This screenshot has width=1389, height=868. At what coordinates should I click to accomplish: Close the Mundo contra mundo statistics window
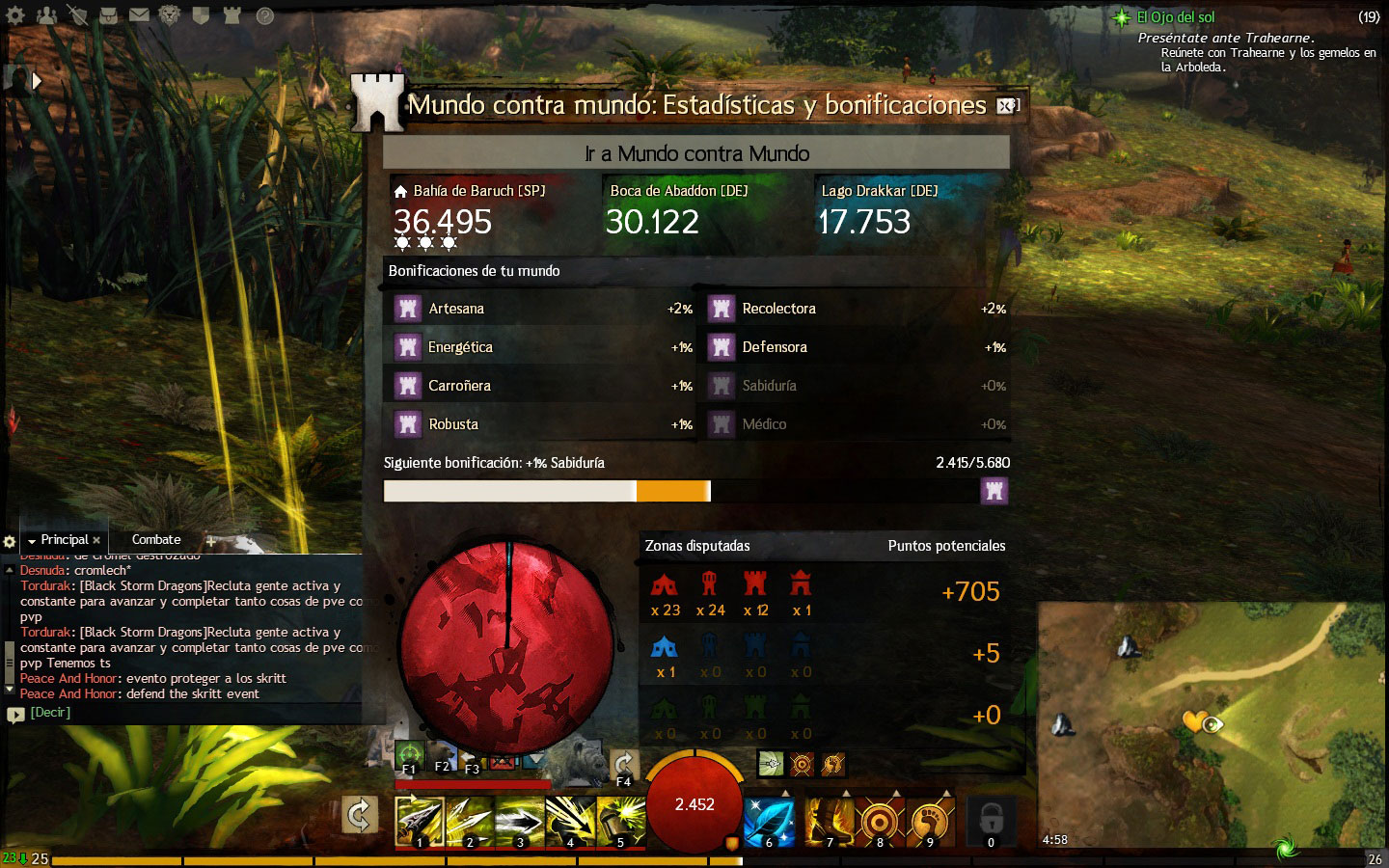coord(1007,105)
